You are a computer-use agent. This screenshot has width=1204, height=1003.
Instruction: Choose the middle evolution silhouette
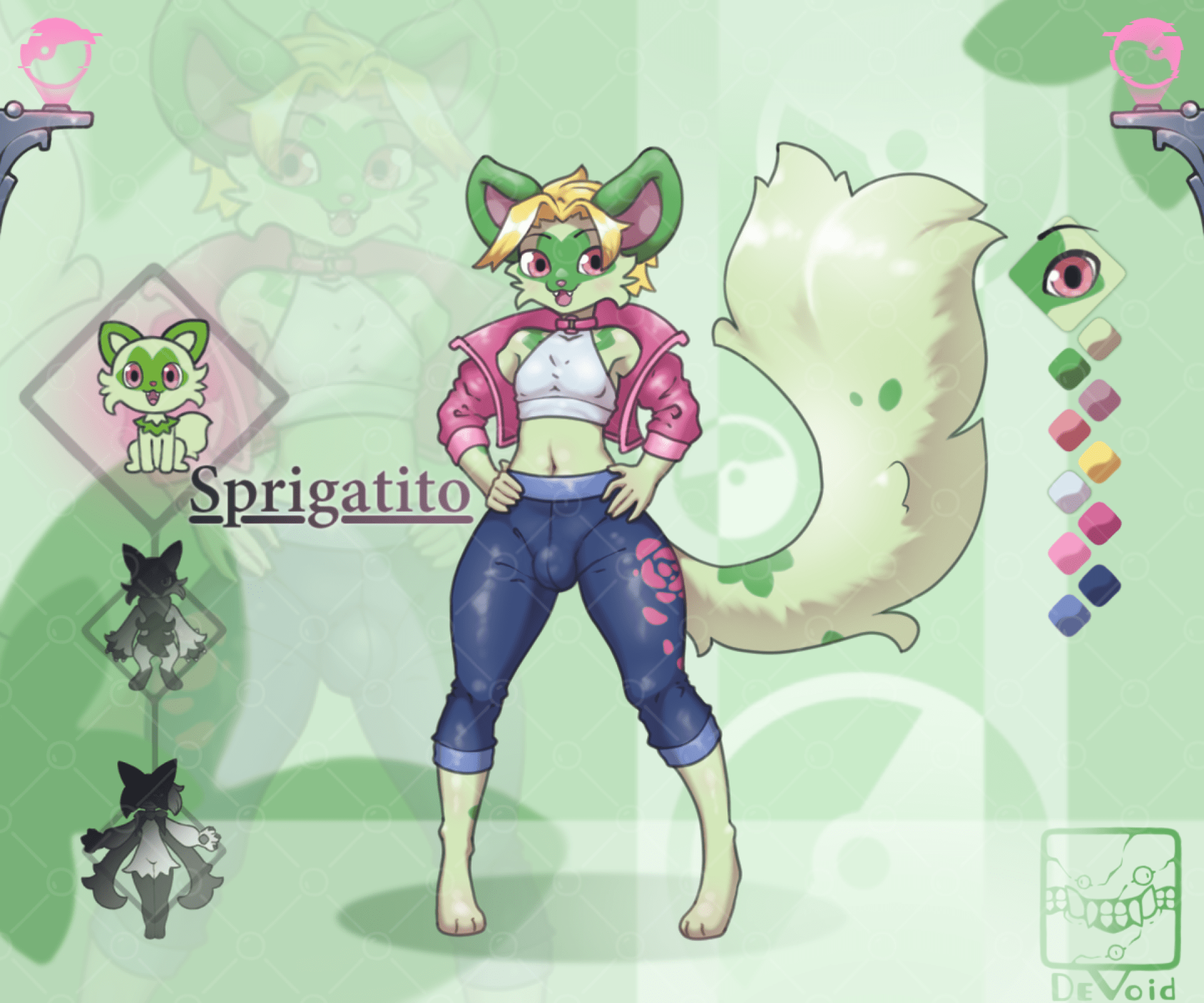(x=154, y=617)
